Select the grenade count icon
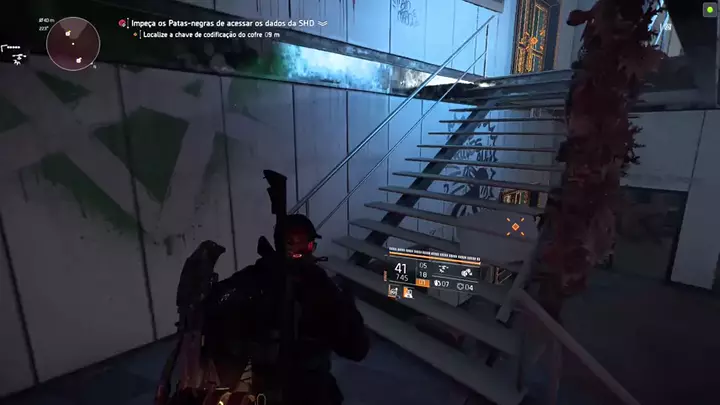Image resolution: width=720 pixels, height=405 pixels. click(436, 287)
